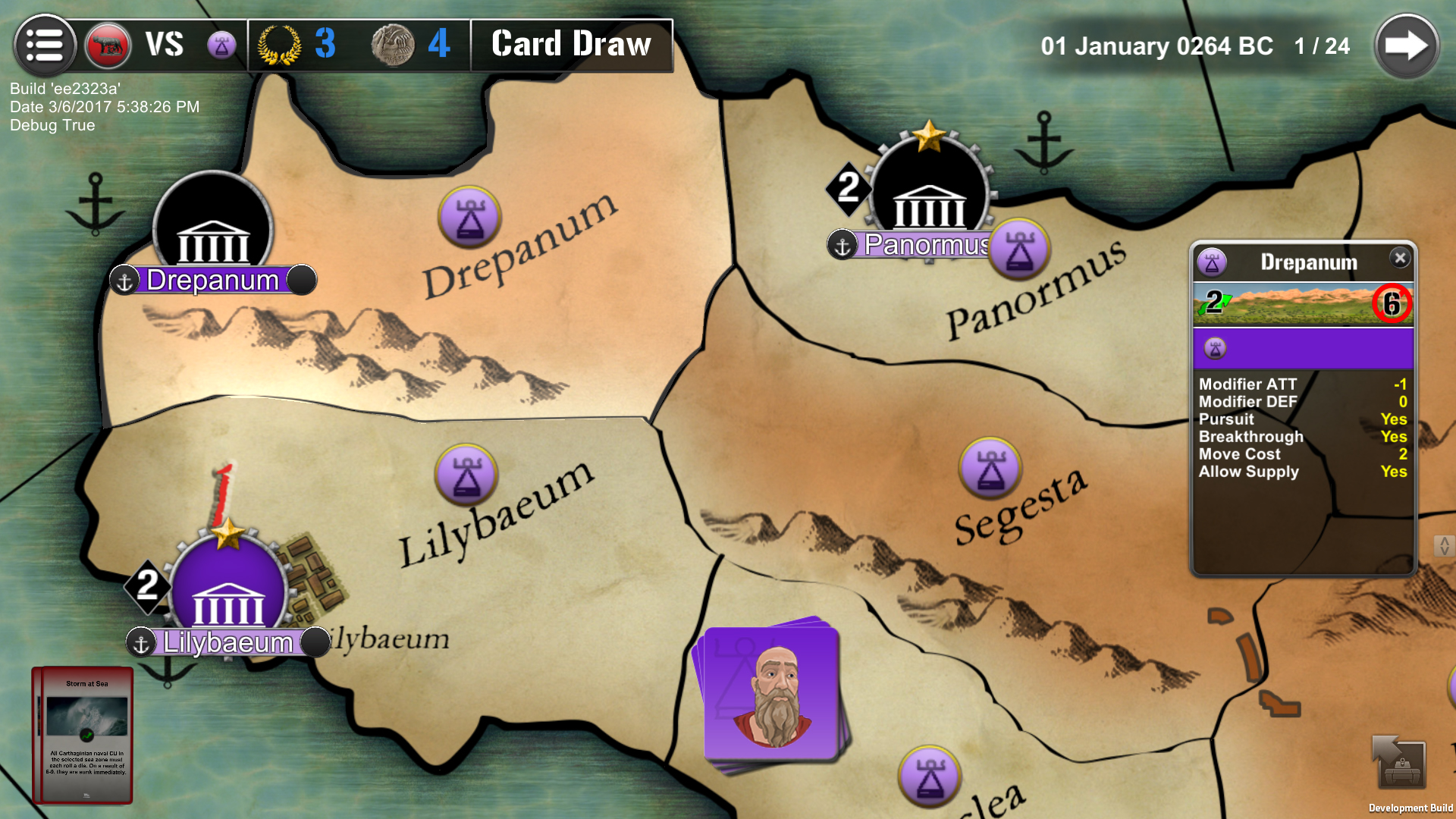Click the Card Draw phase label
Image resolution: width=1456 pixels, height=819 pixels.
pyautogui.click(x=571, y=45)
